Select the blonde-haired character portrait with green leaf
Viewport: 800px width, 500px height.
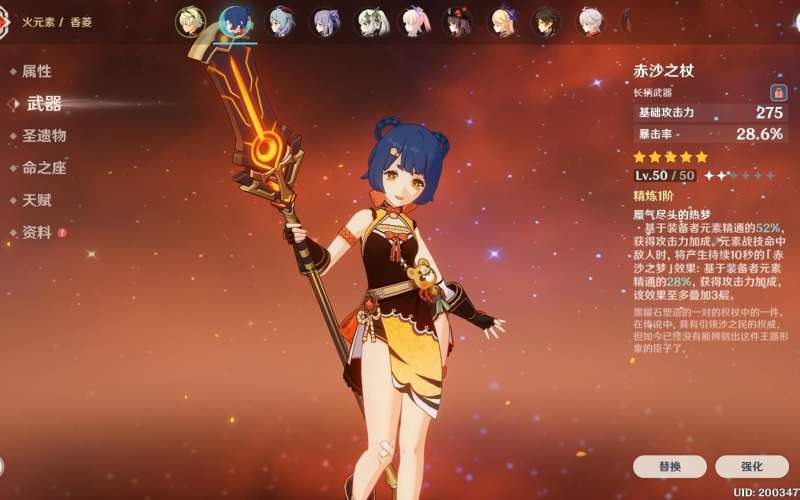point(190,21)
